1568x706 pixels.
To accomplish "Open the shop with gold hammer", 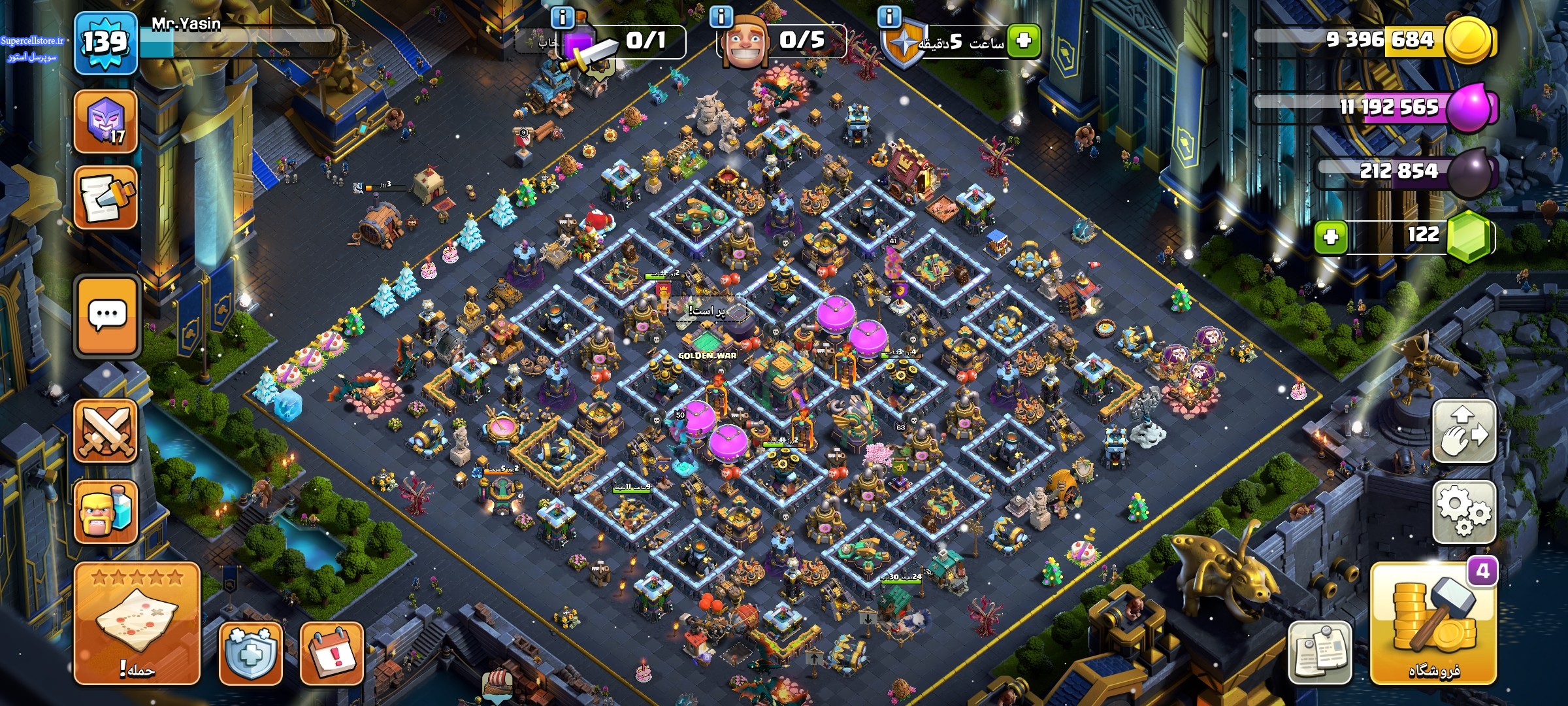I will click(1433, 624).
